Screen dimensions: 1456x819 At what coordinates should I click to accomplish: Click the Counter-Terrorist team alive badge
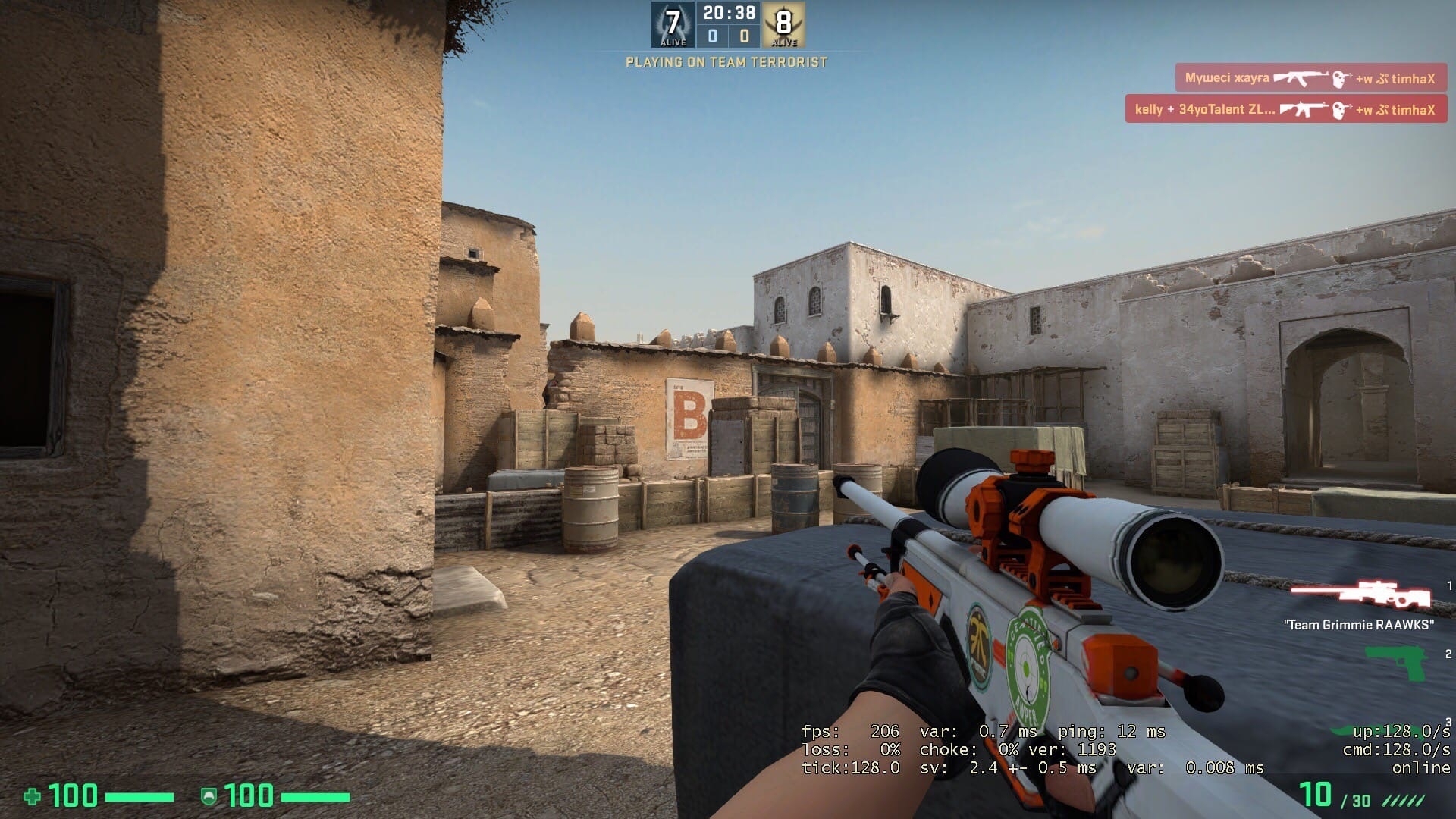tap(673, 25)
